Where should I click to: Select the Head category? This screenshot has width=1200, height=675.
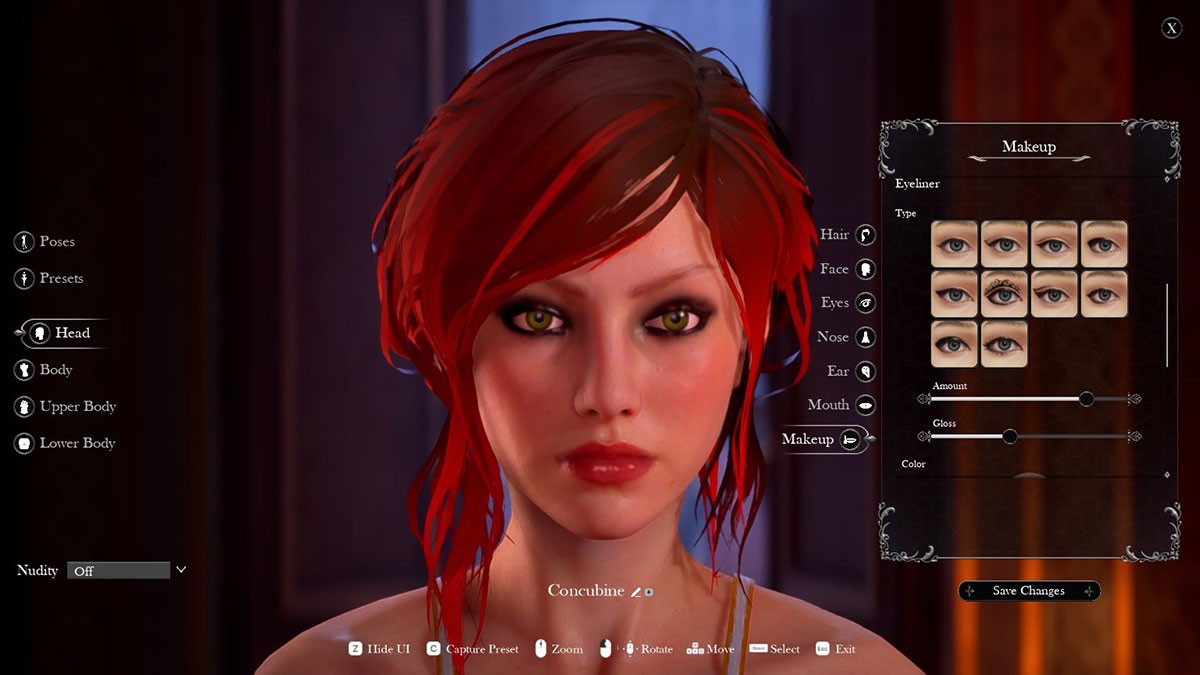[61, 333]
